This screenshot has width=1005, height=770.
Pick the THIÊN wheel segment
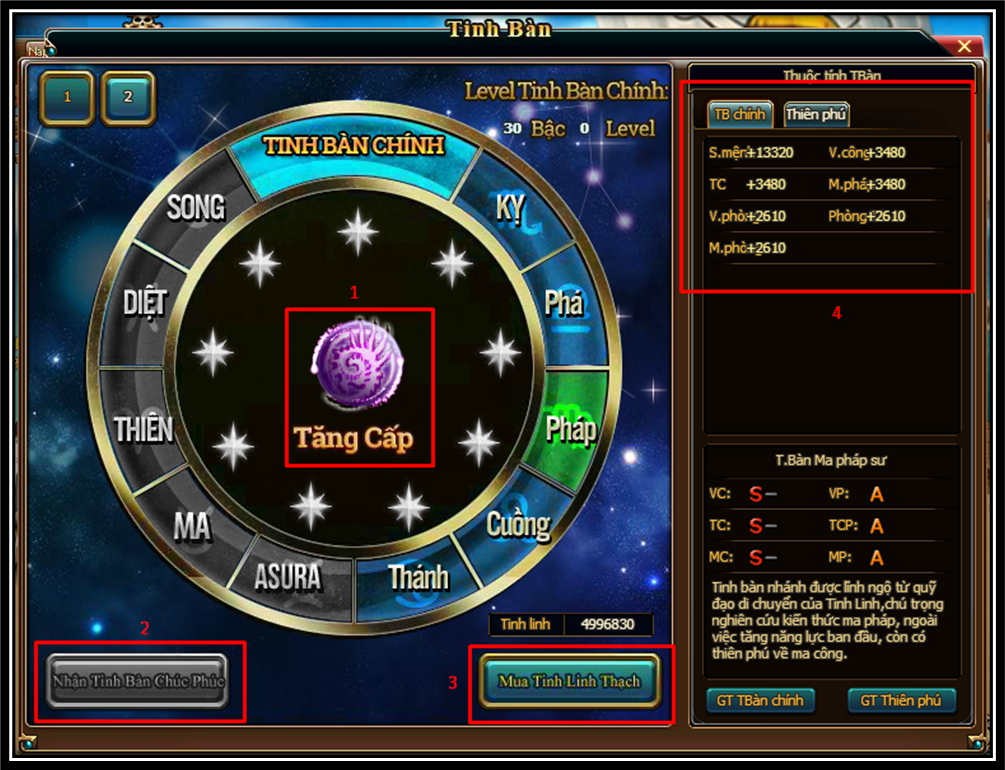[144, 430]
